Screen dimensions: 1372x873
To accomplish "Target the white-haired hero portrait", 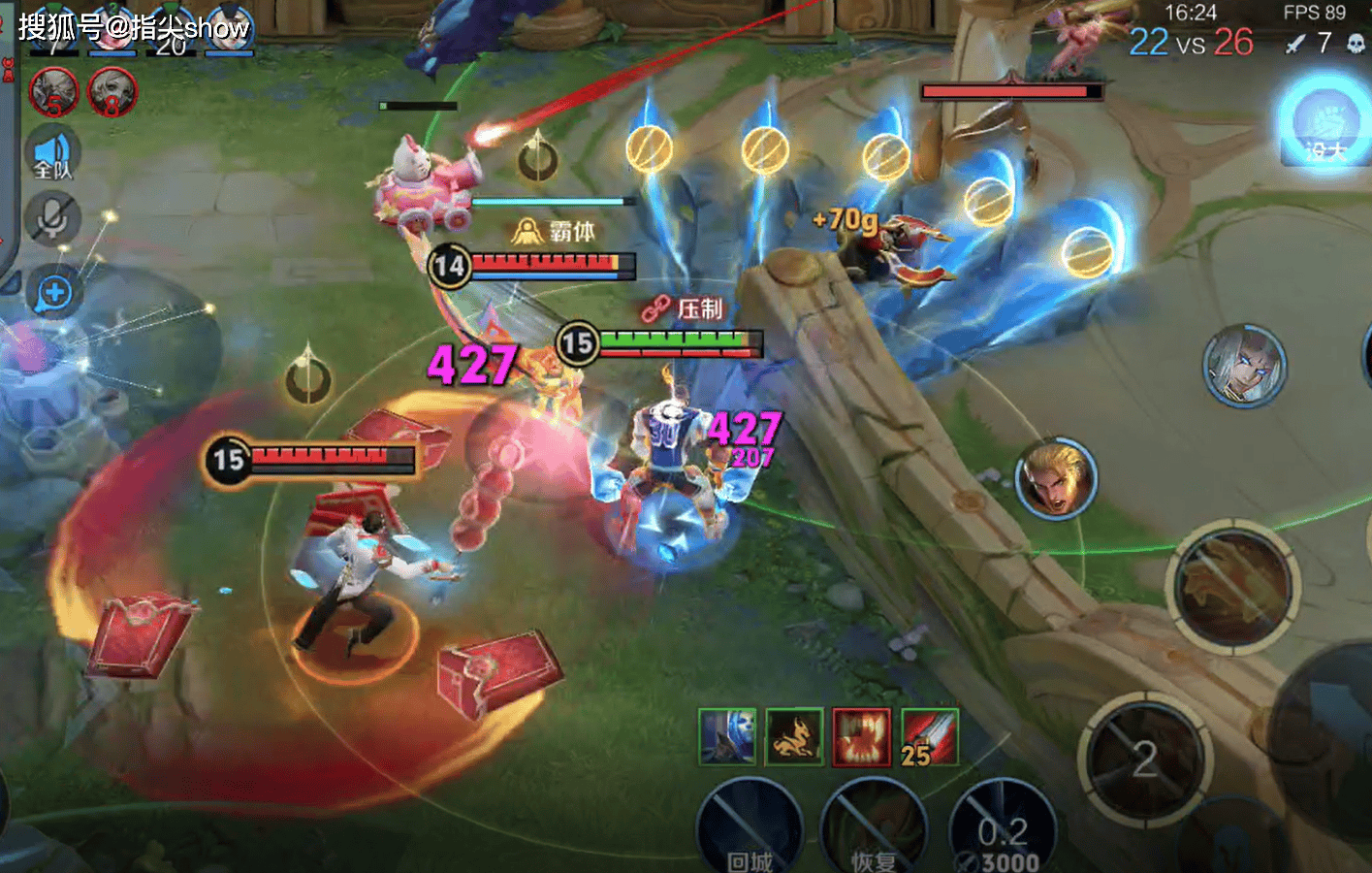I will (x=1244, y=365).
